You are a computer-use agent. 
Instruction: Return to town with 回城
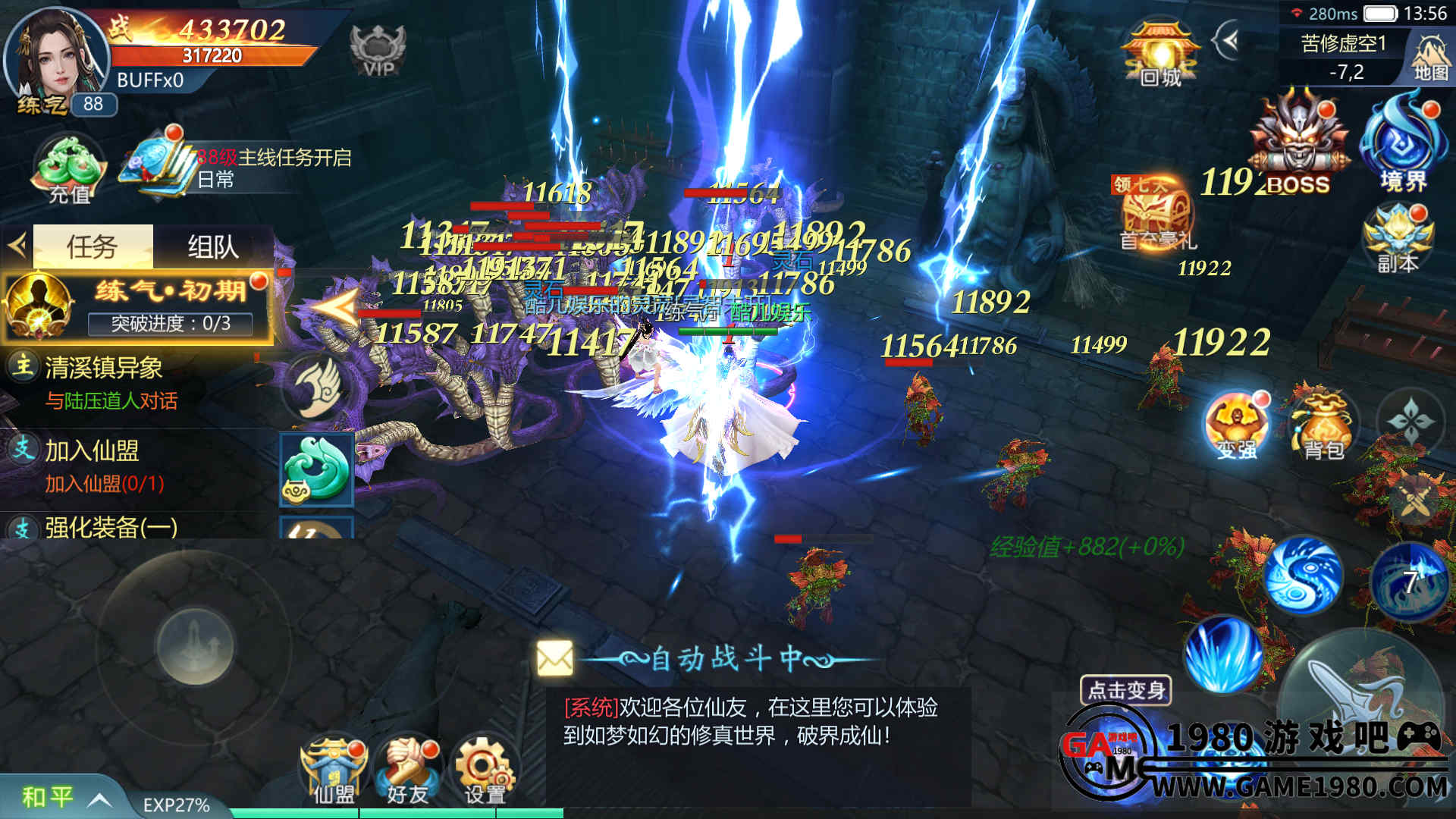pyautogui.click(x=1160, y=53)
